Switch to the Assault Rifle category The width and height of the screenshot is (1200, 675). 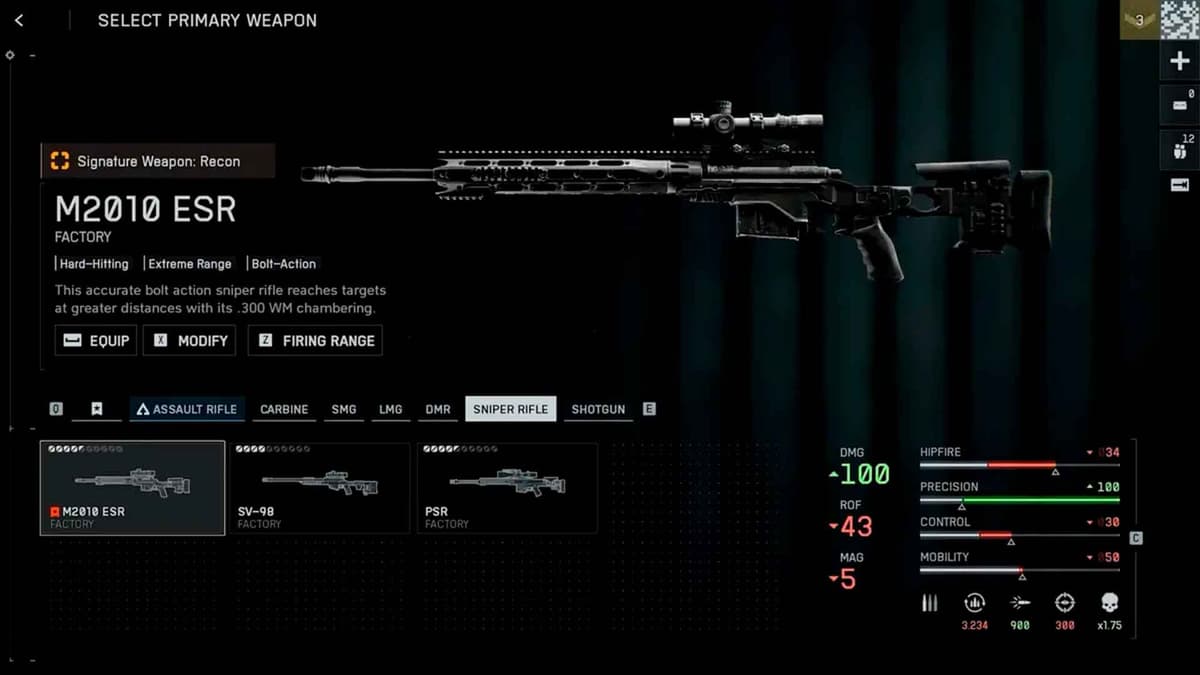point(187,409)
